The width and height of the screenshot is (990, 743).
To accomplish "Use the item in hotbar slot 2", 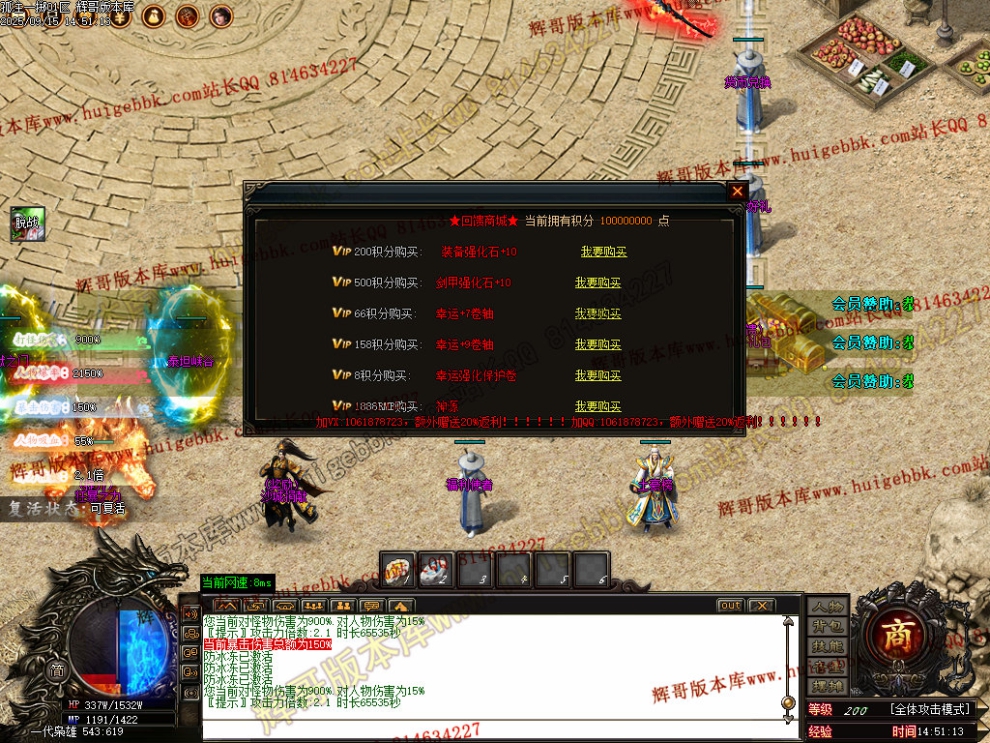I will click(436, 570).
